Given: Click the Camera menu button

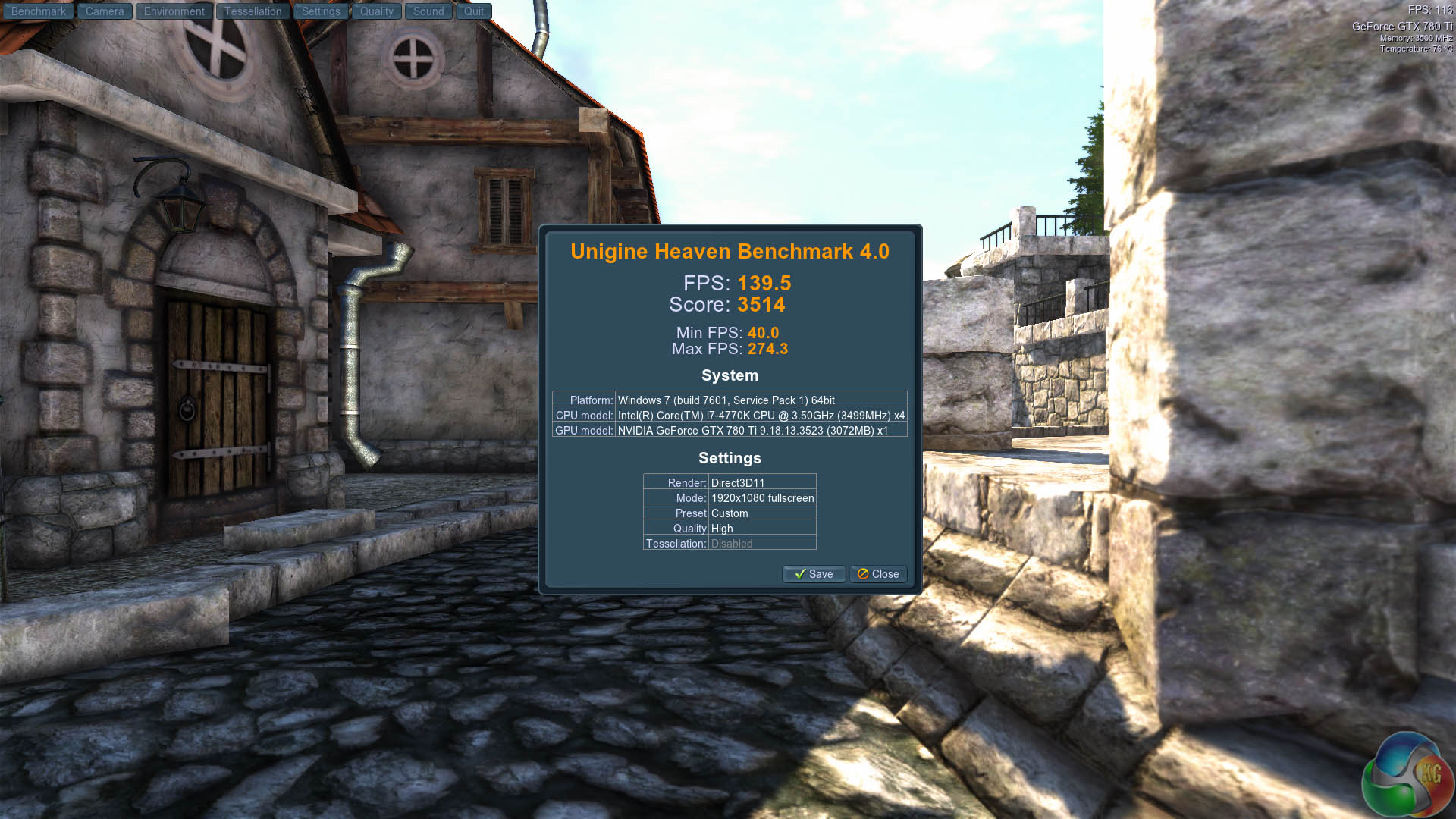Looking at the screenshot, I should click(105, 11).
